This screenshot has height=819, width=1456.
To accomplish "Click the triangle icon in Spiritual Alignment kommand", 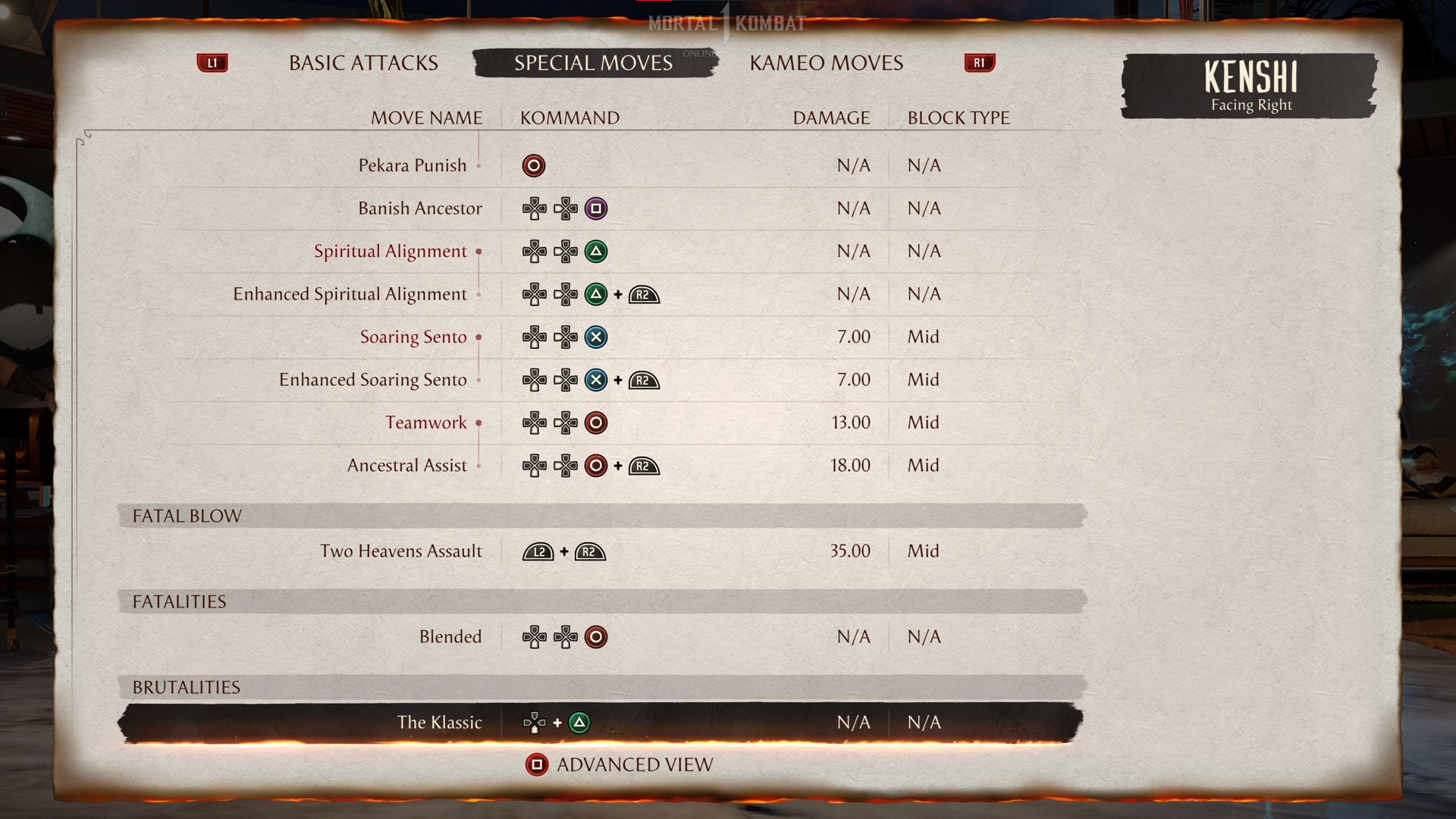I will point(595,251).
